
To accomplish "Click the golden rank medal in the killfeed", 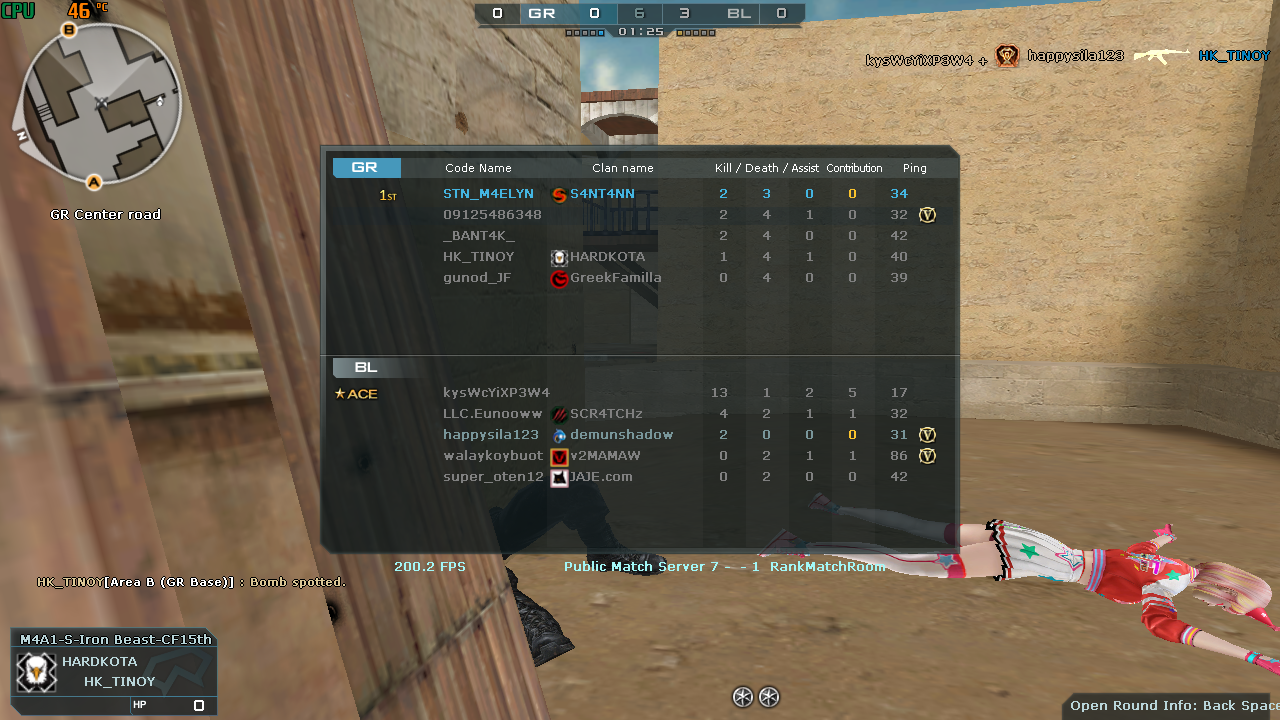I will 1006,56.
